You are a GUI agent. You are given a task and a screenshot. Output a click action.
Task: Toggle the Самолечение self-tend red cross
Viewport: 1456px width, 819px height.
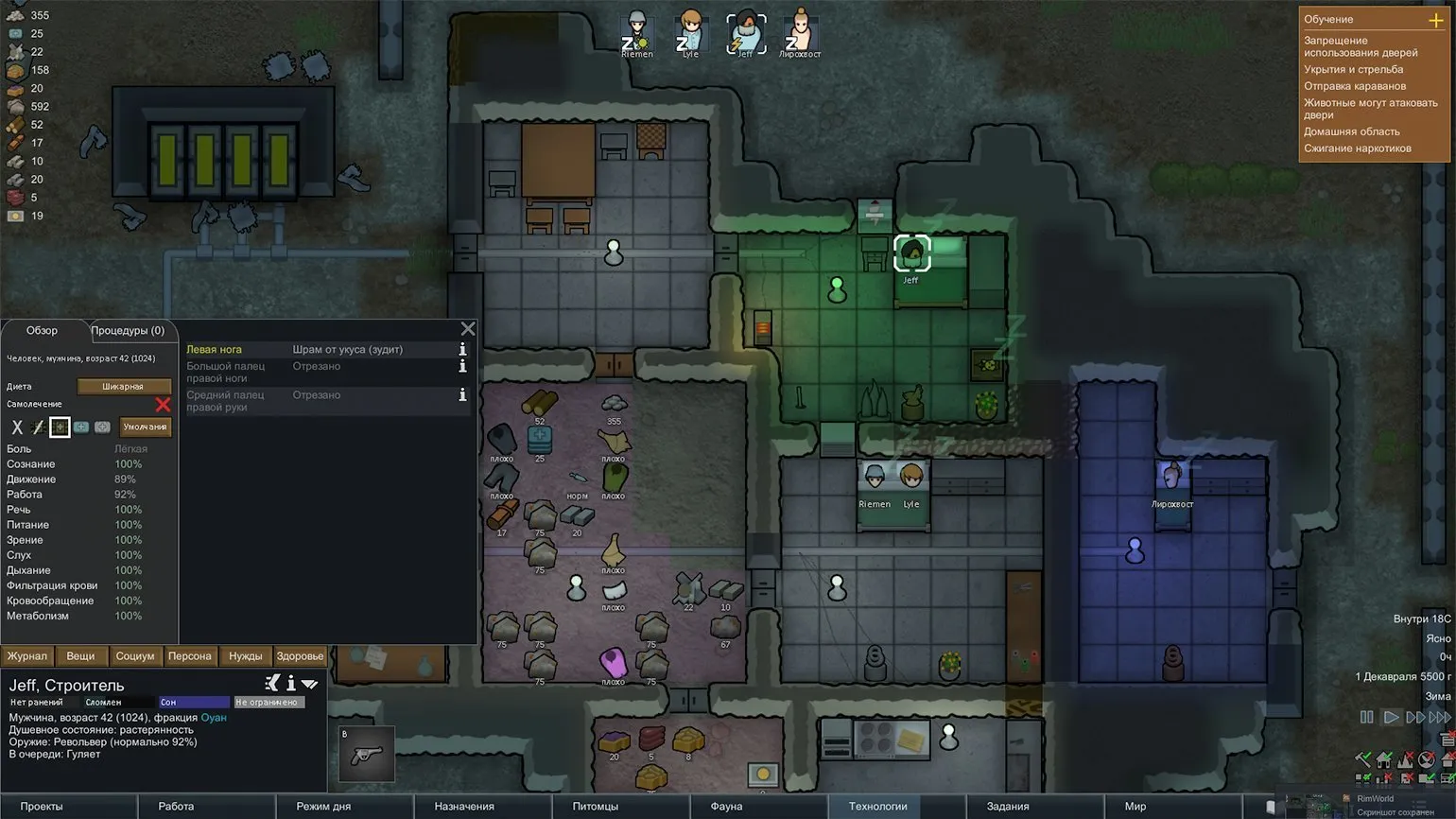coord(163,405)
